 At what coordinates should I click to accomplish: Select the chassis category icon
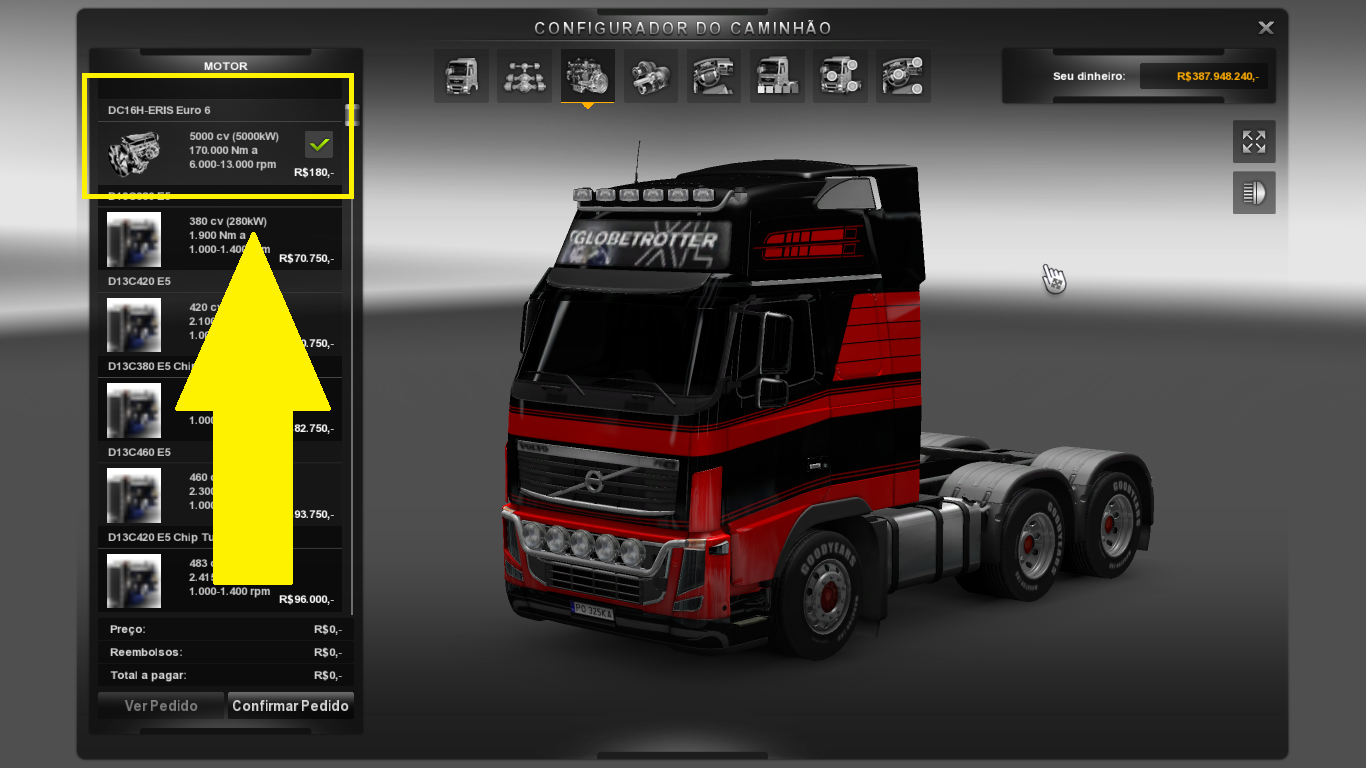(524, 75)
